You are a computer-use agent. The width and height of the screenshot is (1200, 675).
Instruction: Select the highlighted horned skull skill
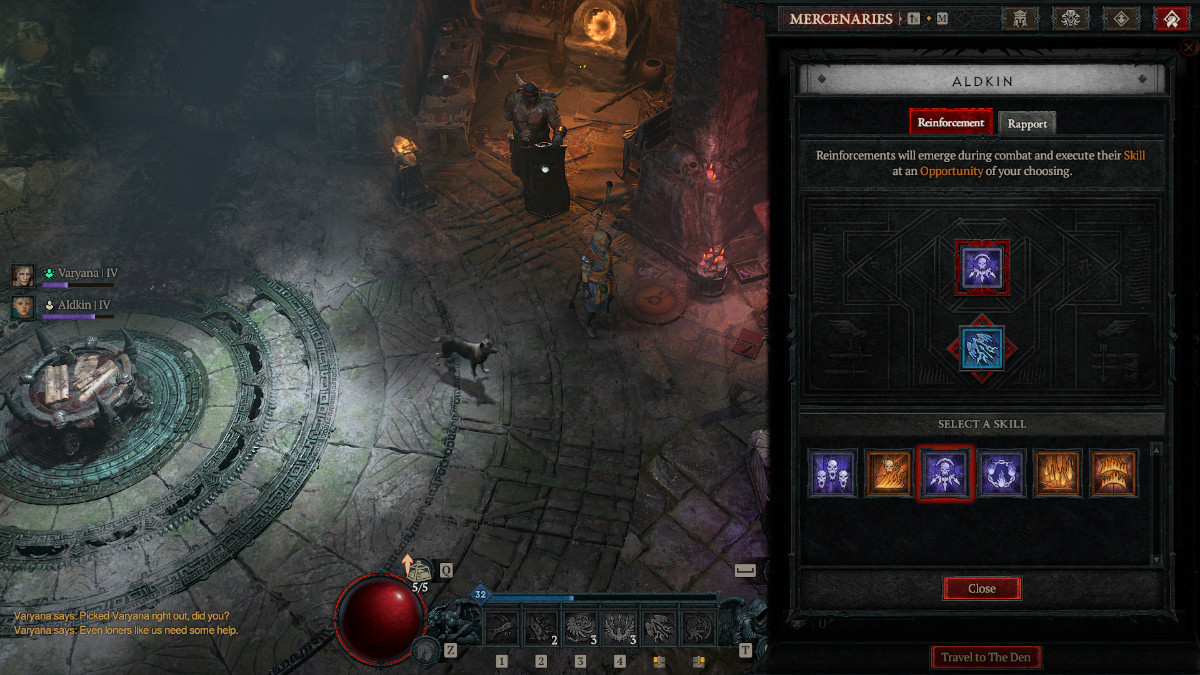click(945, 473)
